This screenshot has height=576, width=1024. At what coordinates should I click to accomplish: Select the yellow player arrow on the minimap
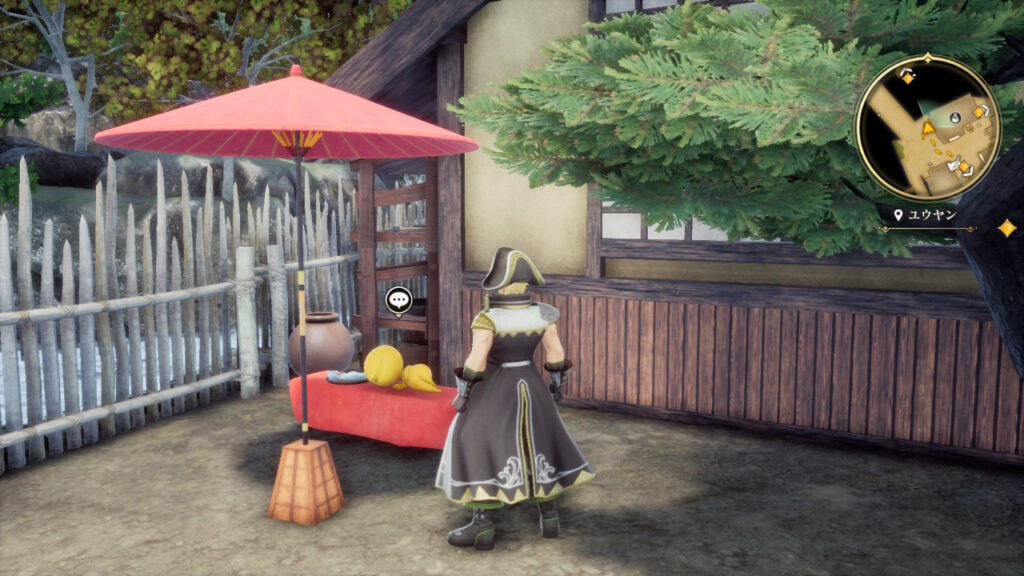tap(928, 129)
